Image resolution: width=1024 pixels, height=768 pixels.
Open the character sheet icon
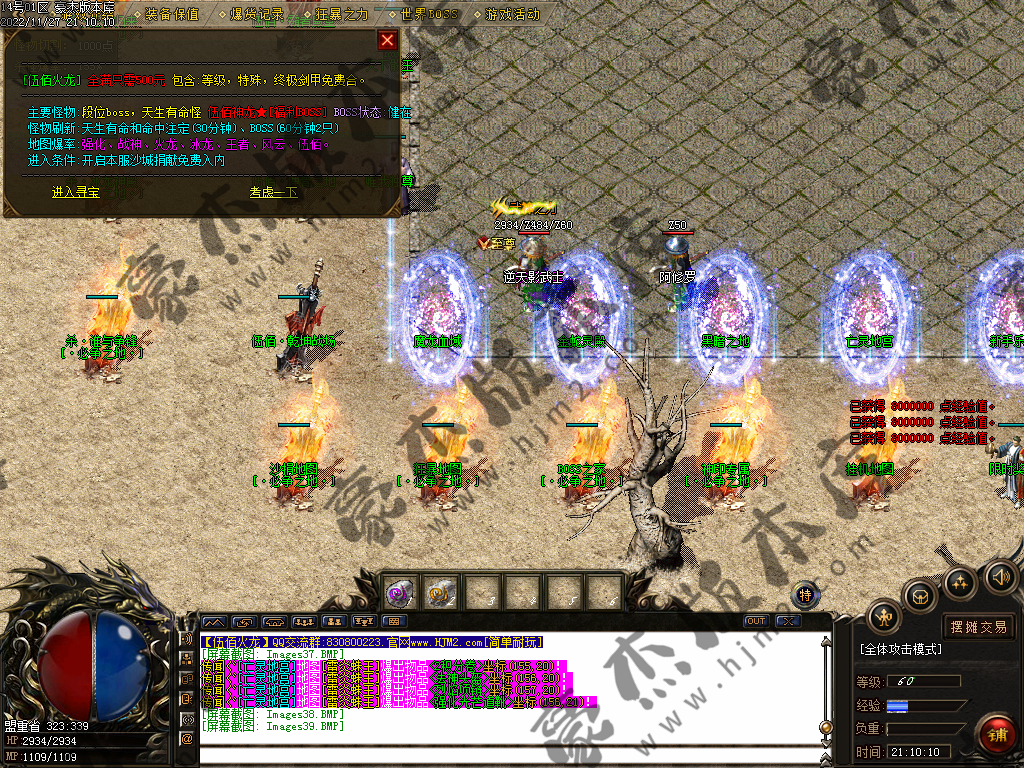884,617
